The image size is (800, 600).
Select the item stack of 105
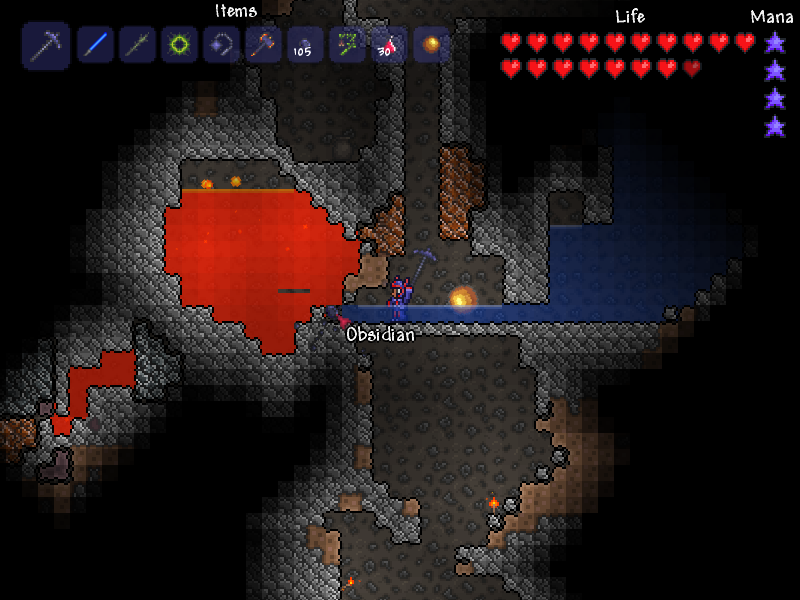(305, 45)
